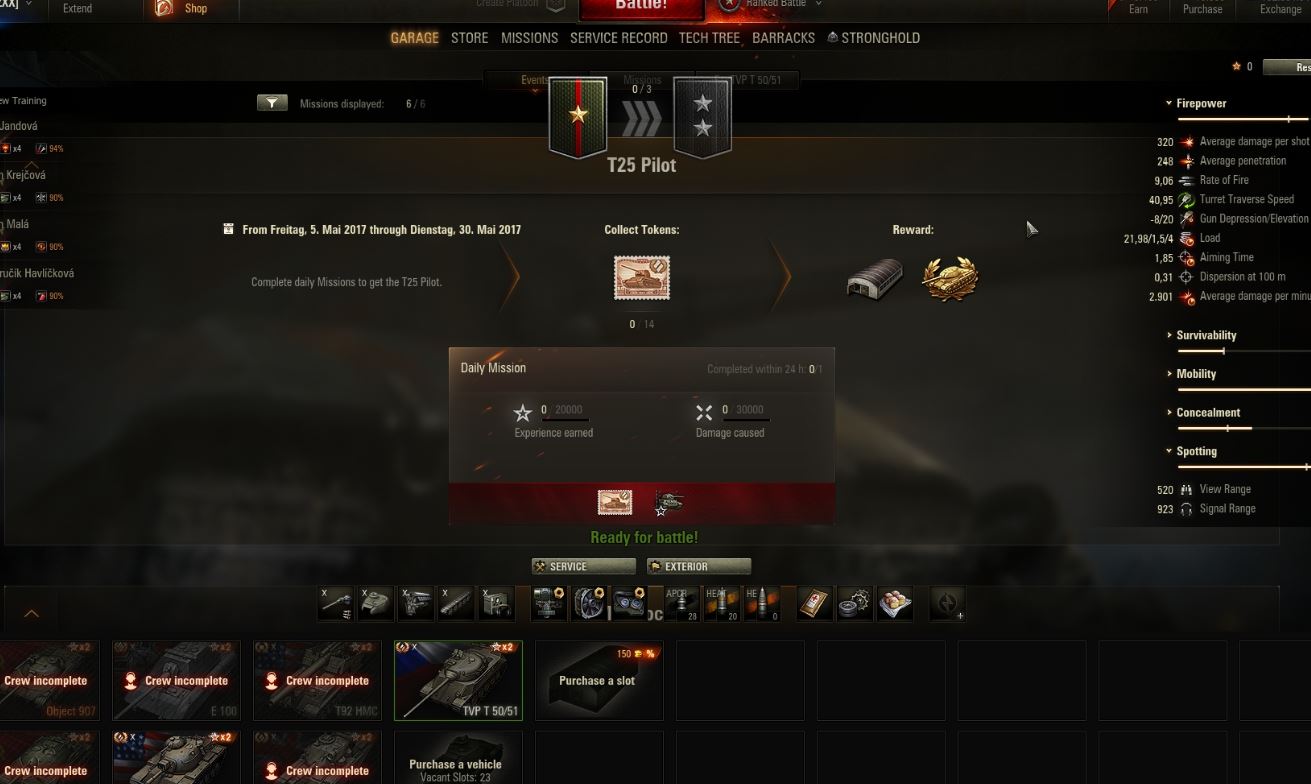Enter the Stronghold
Image resolution: width=1311 pixels, height=784 pixels.
click(x=873, y=38)
